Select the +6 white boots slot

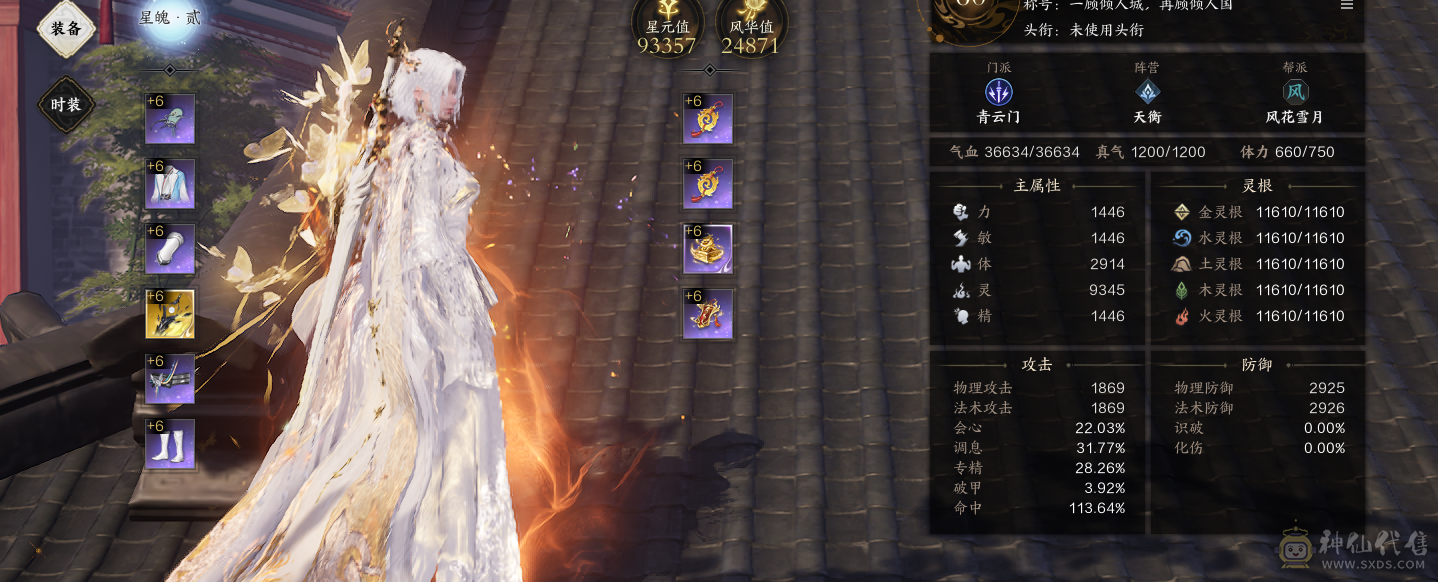click(170, 444)
